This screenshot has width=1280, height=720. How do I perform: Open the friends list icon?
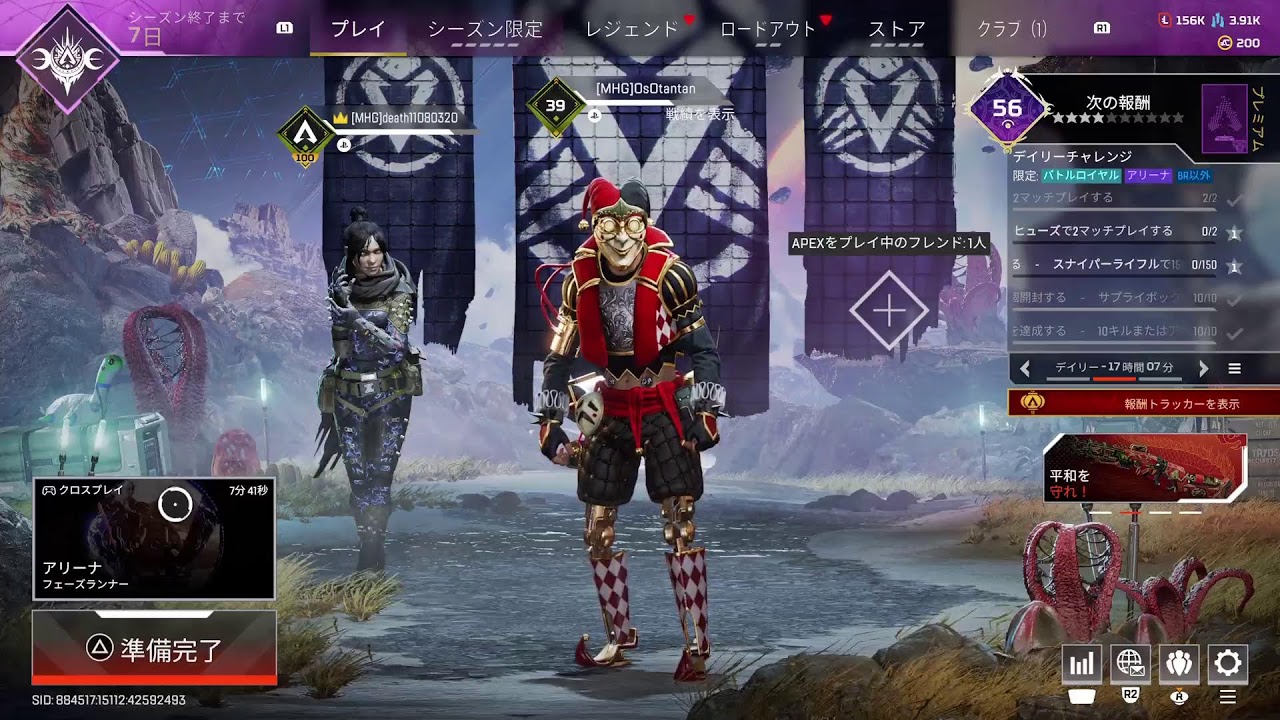tap(1179, 663)
